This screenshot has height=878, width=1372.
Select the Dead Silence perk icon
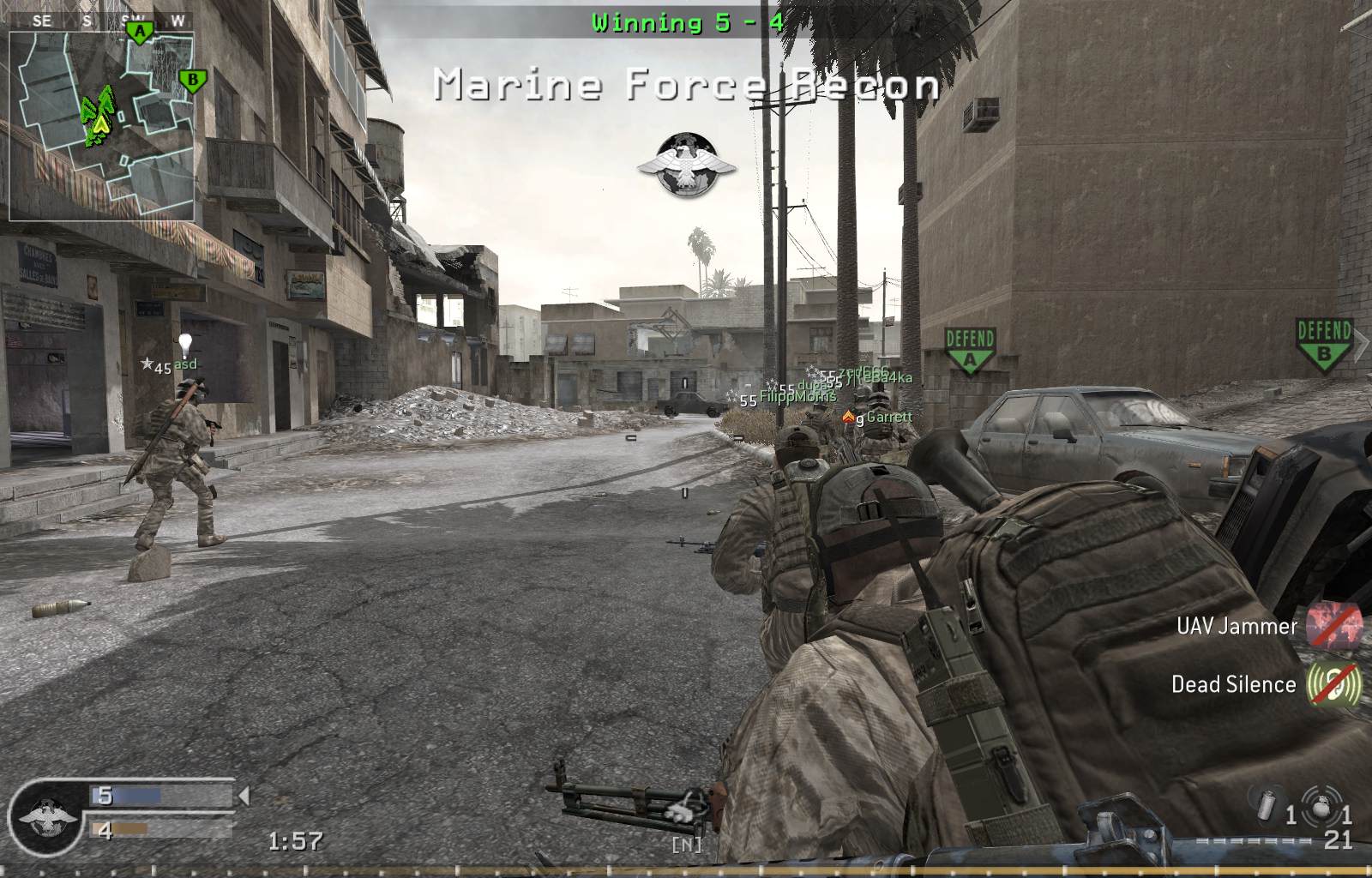[1333, 685]
